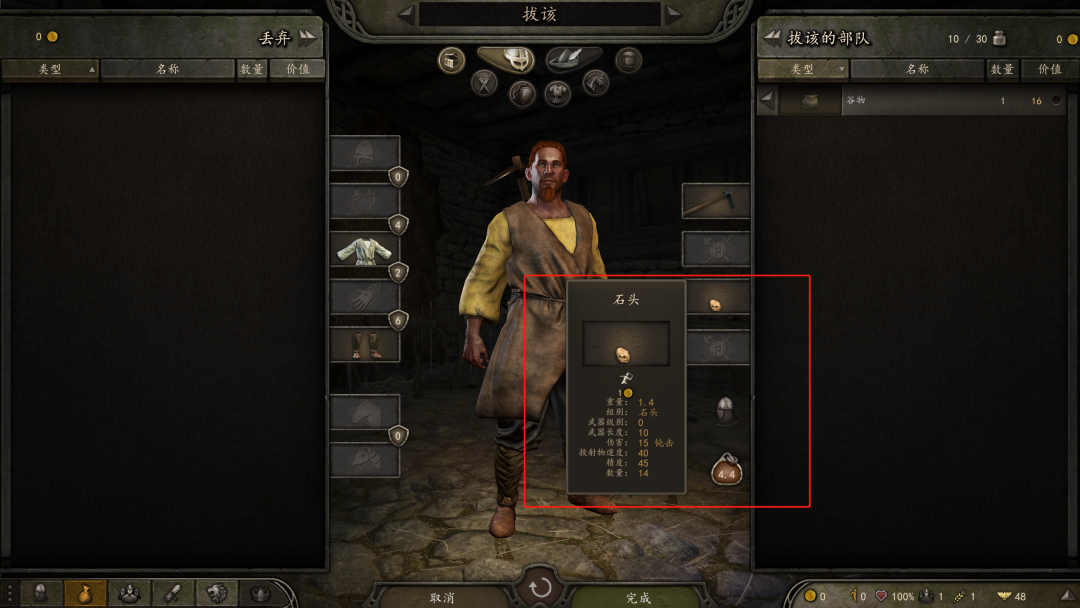Select the equipped leg wrappings boots slot
The height and width of the screenshot is (608, 1080).
tap(364, 344)
